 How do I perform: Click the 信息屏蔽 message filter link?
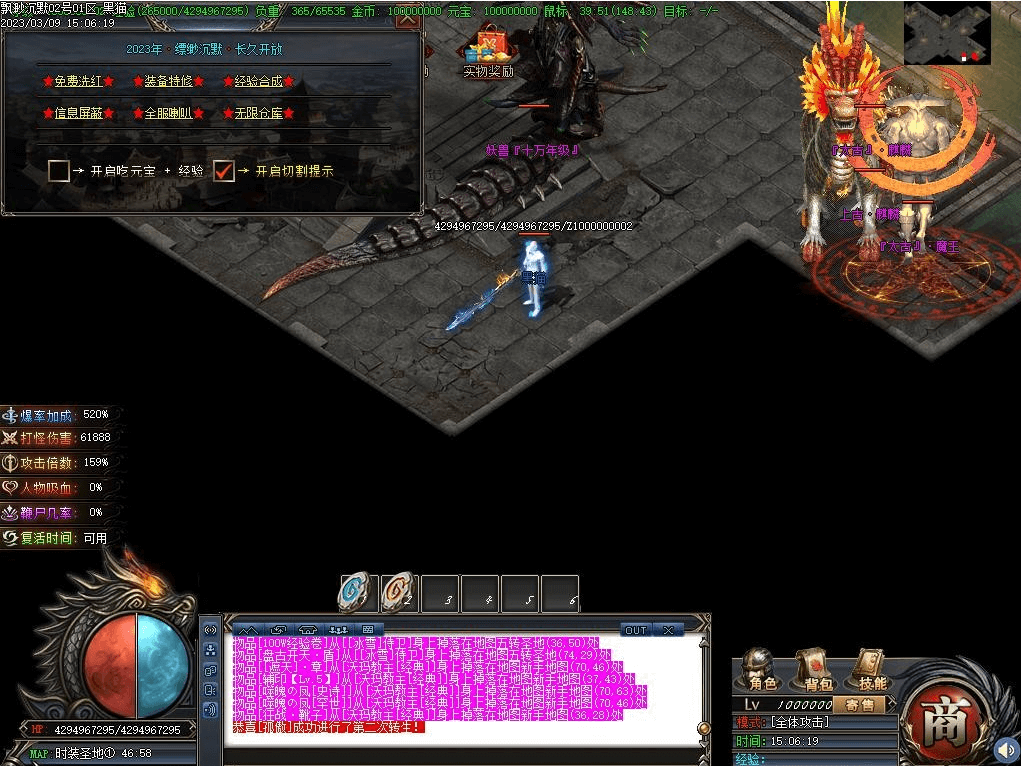(x=78, y=113)
